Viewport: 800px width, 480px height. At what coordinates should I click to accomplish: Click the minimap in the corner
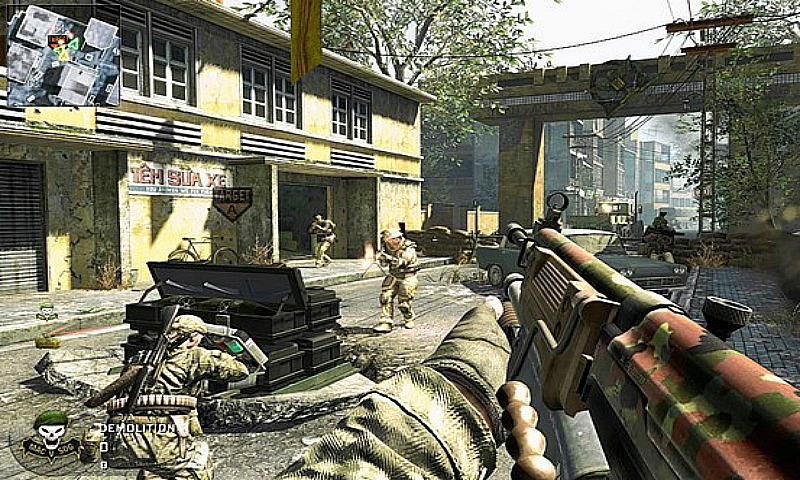[63, 54]
